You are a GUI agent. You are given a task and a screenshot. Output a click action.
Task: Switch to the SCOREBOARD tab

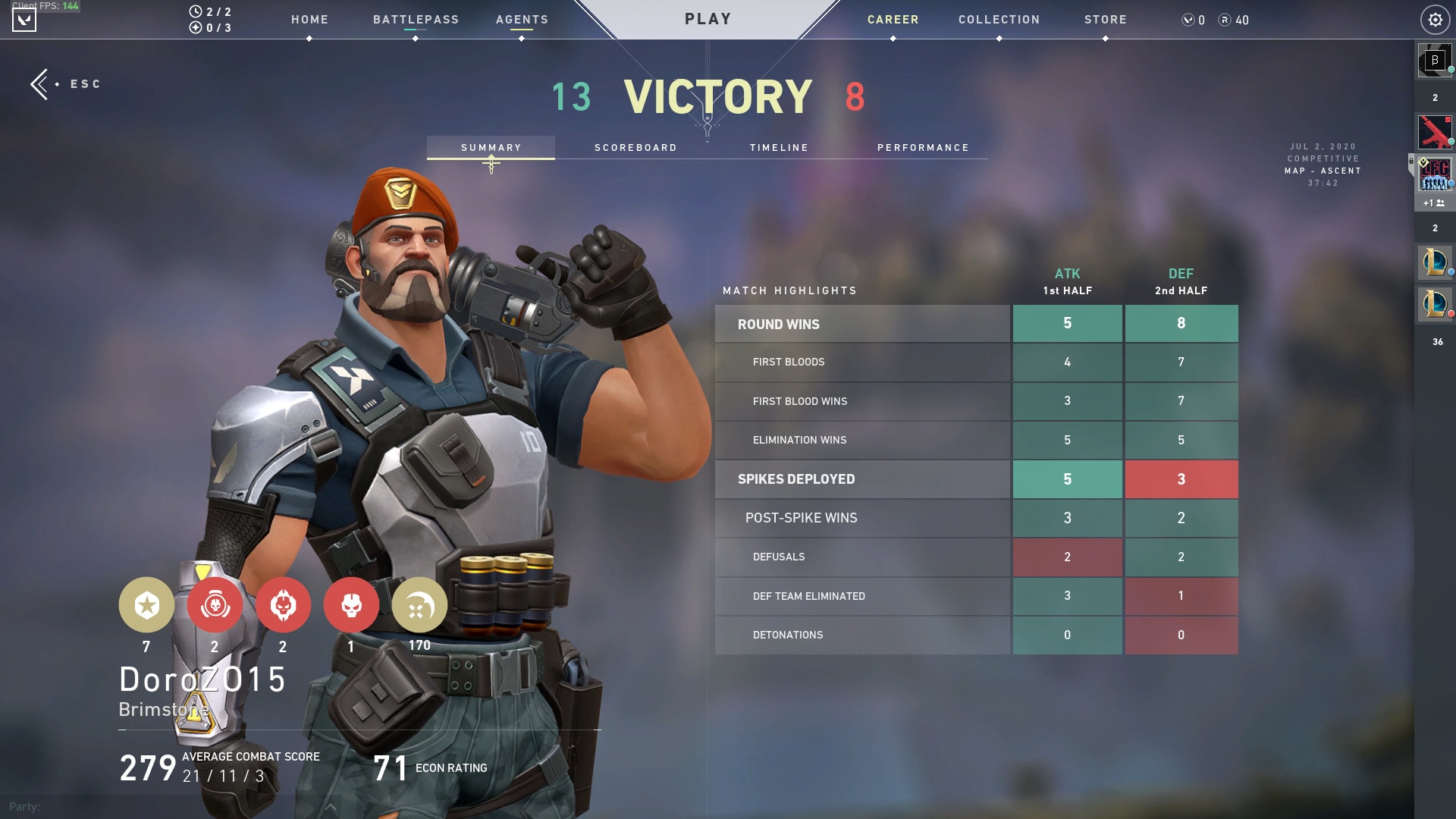[x=635, y=148]
